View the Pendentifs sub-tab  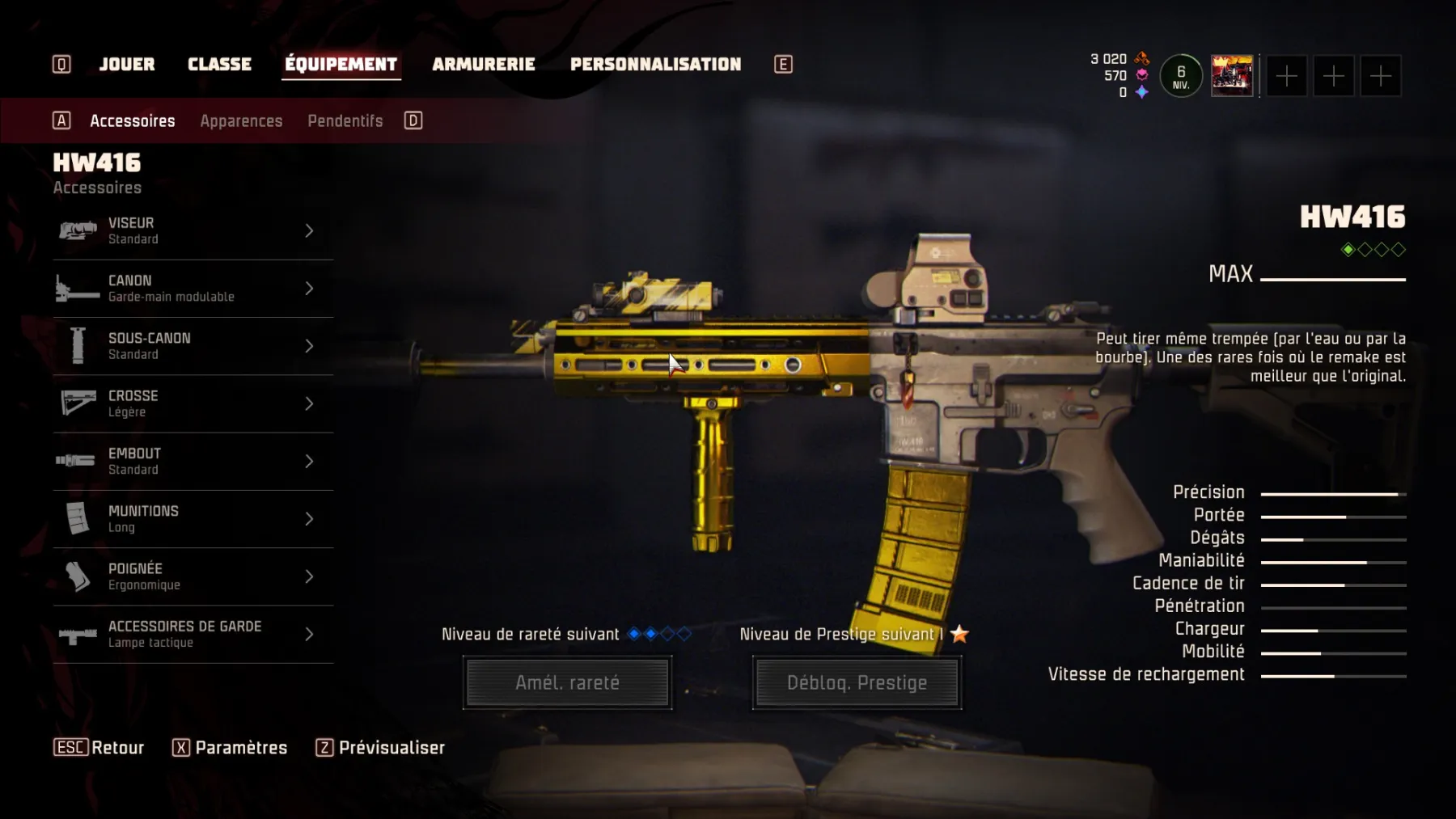tap(345, 121)
